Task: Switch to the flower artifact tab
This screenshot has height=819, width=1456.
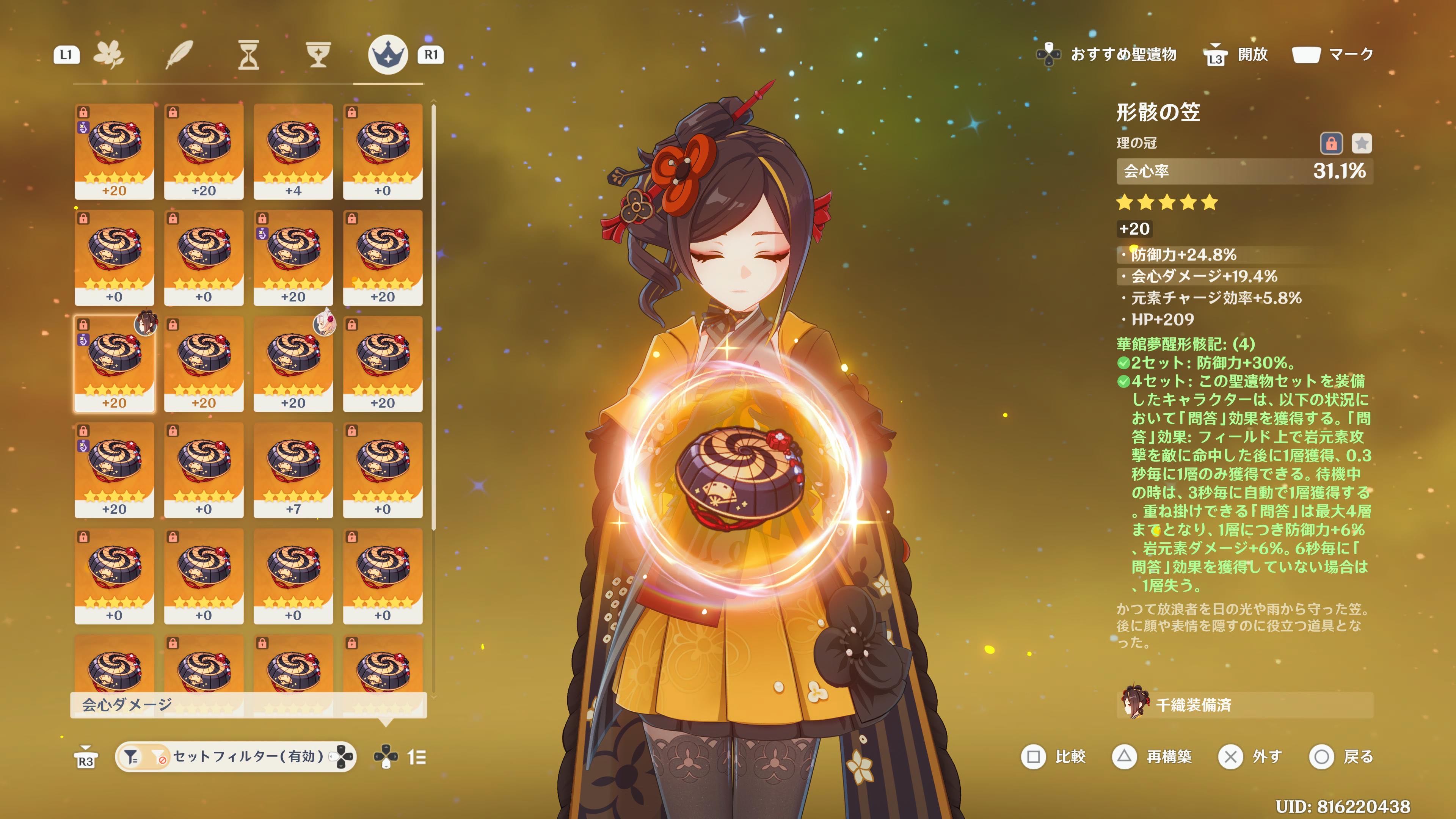Action: tap(109, 55)
